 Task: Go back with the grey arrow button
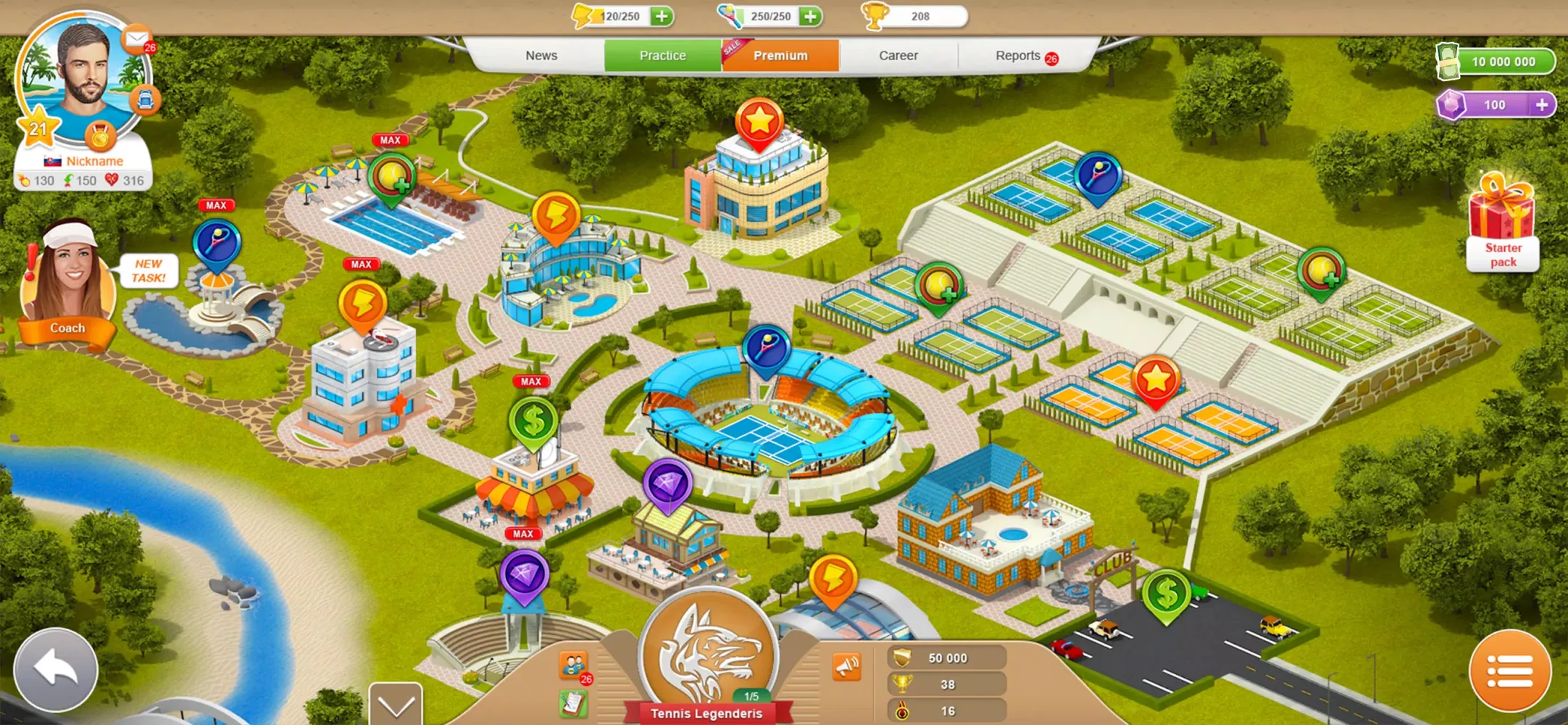tap(56, 669)
